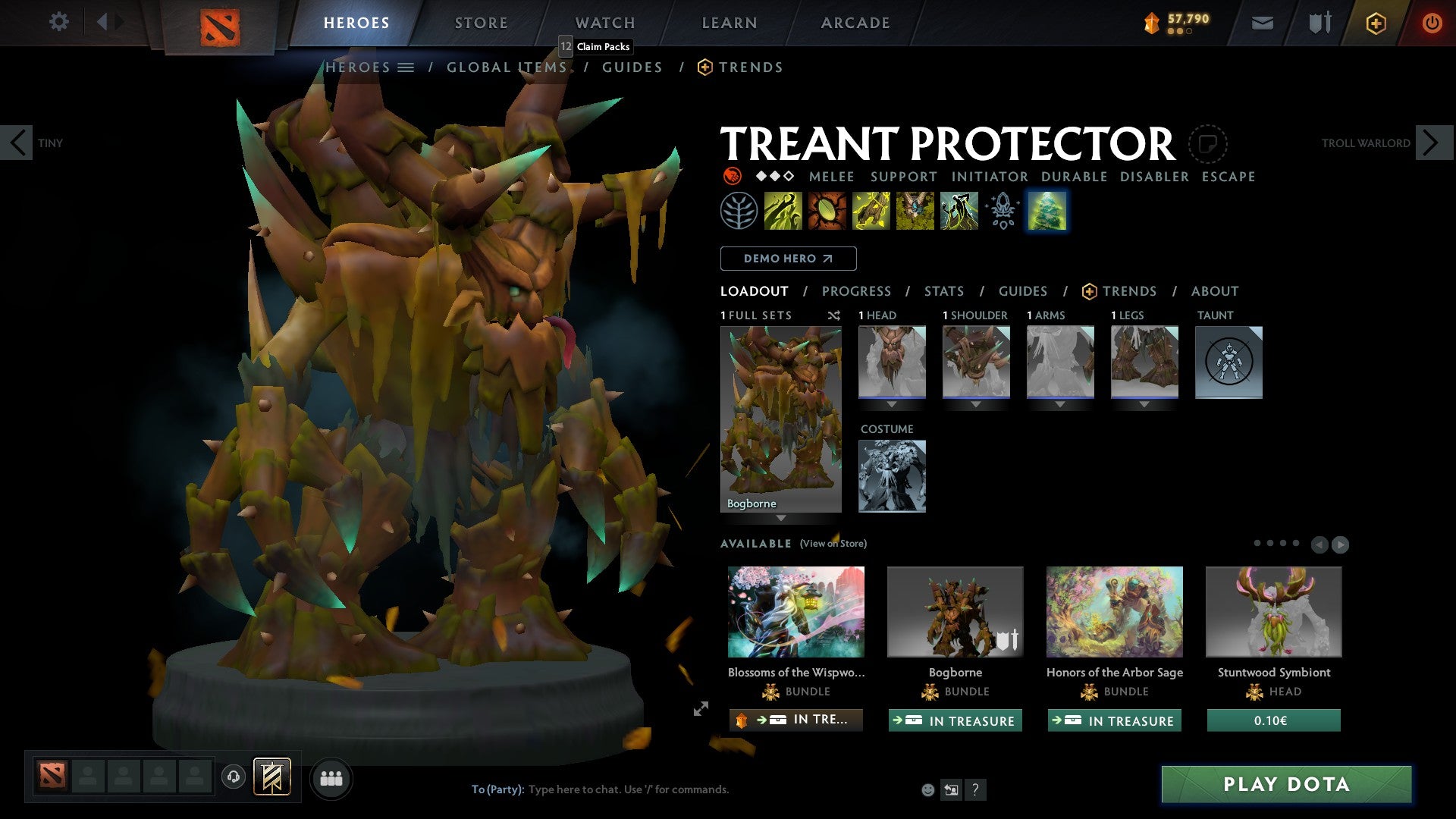Toggle the Taunt slot selection
Screen dimensions: 1456x819
click(x=1228, y=362)
